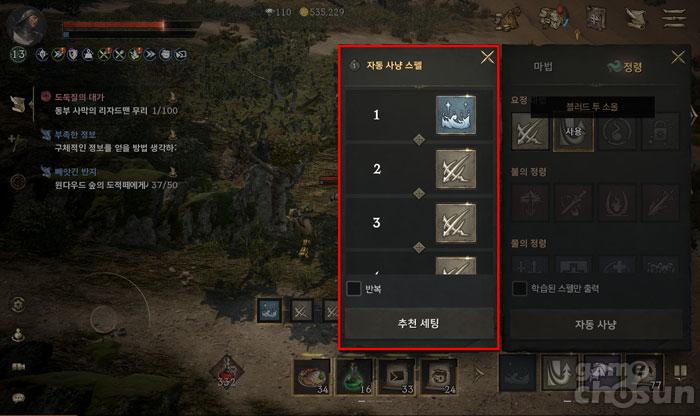
Task: Switch to the 마법 tab
Action: click(x=543, y=67)
